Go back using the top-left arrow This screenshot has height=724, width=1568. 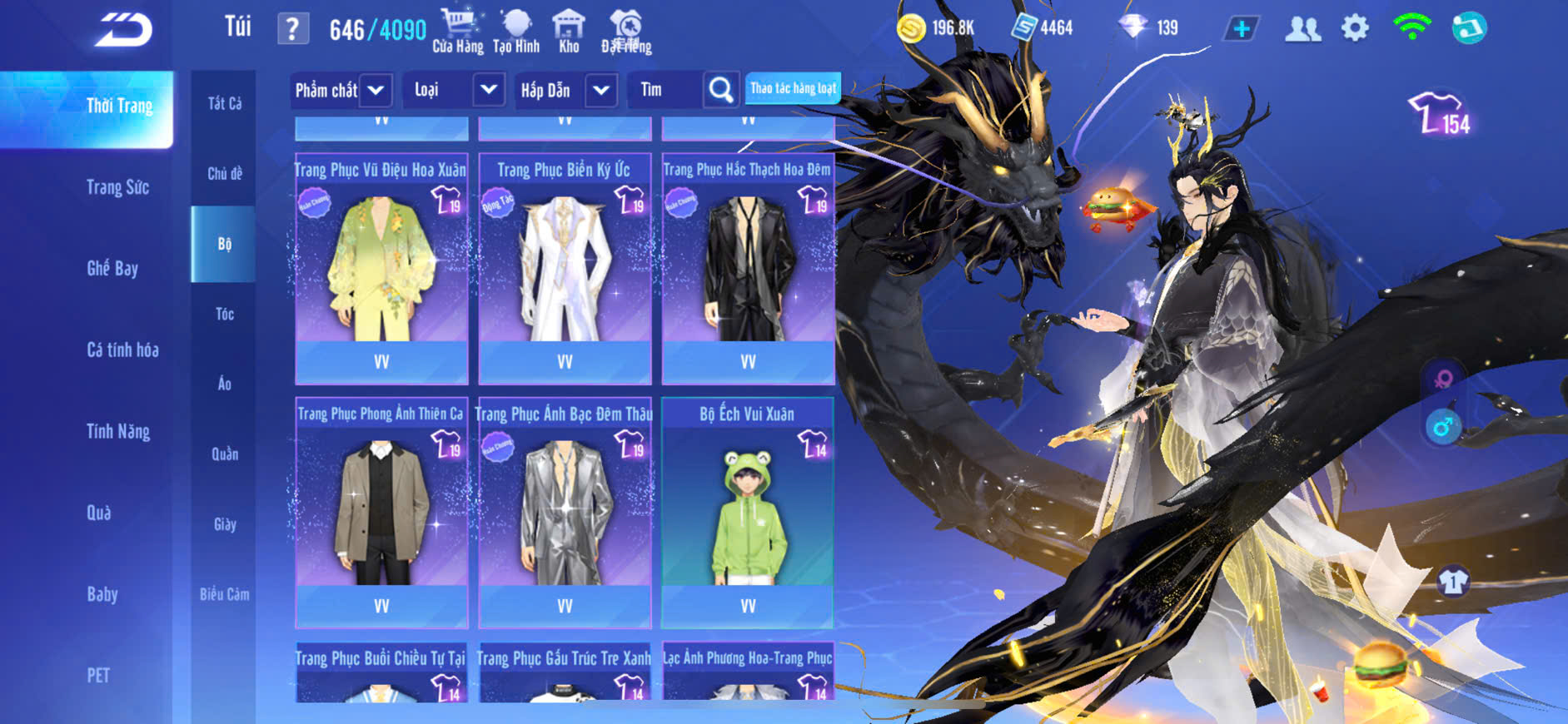coord(123,31)
